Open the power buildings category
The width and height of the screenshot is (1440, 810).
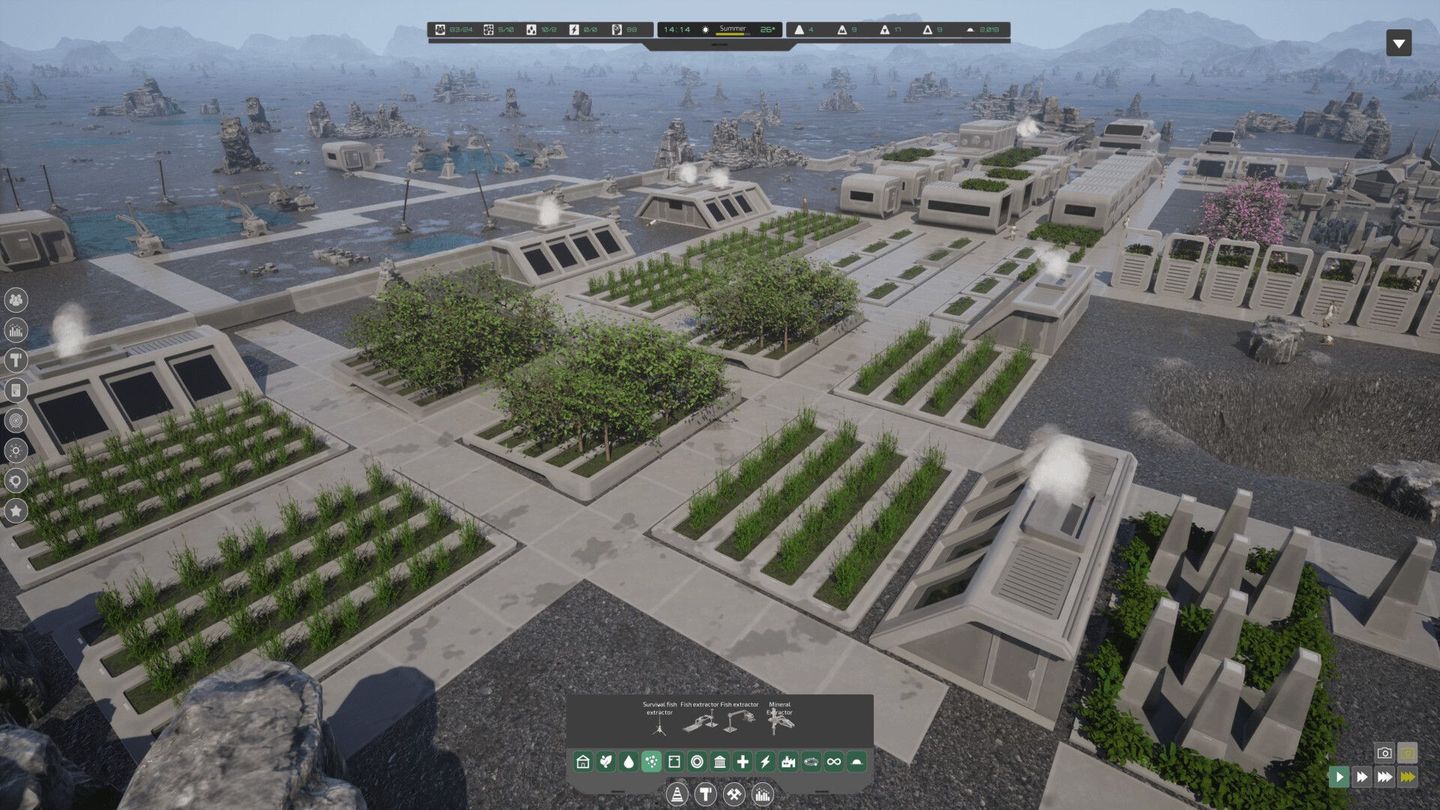point(765,761)
